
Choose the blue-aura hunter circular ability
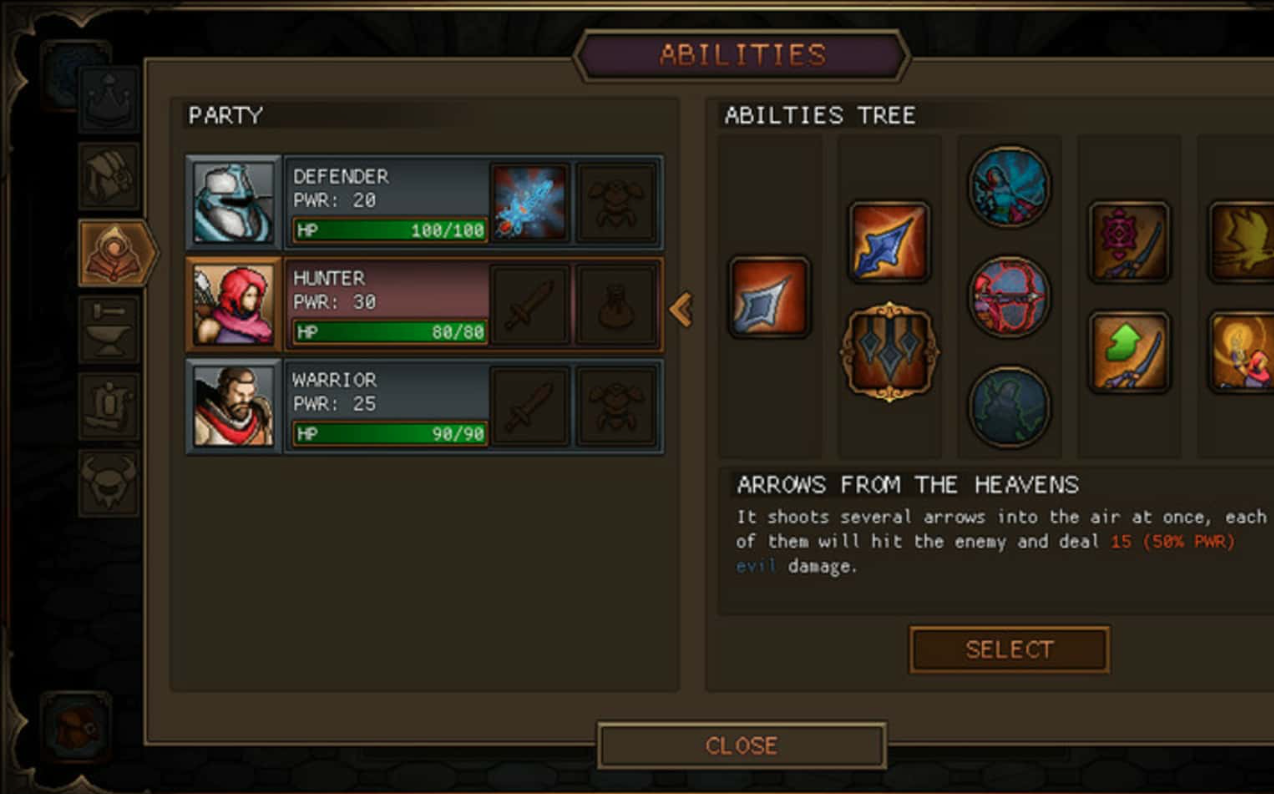click(1009, 187)
